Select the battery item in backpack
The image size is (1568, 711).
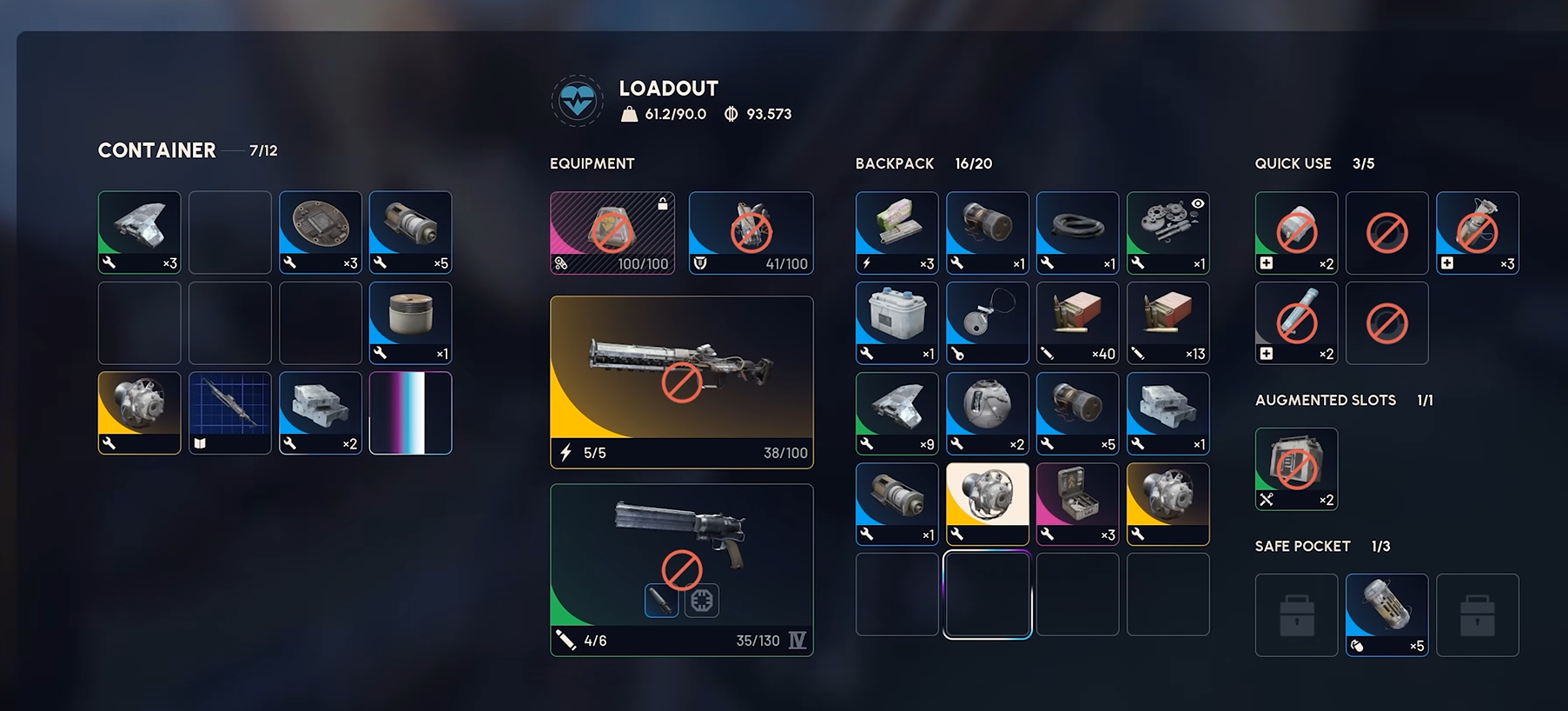coord(896,322)
